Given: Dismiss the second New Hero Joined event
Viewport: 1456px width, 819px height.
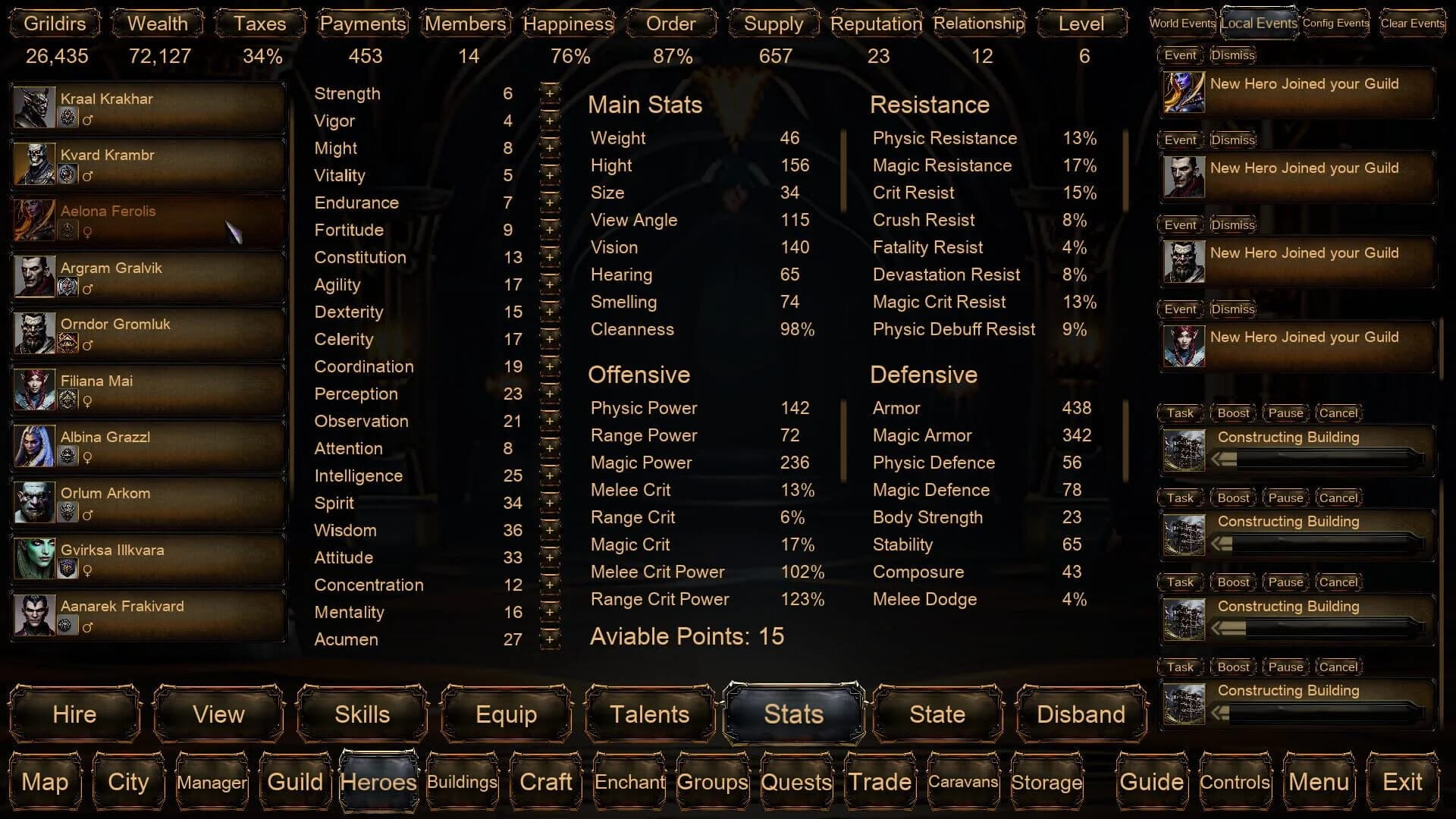Looking at the screenshot, I should point(1232,140).
